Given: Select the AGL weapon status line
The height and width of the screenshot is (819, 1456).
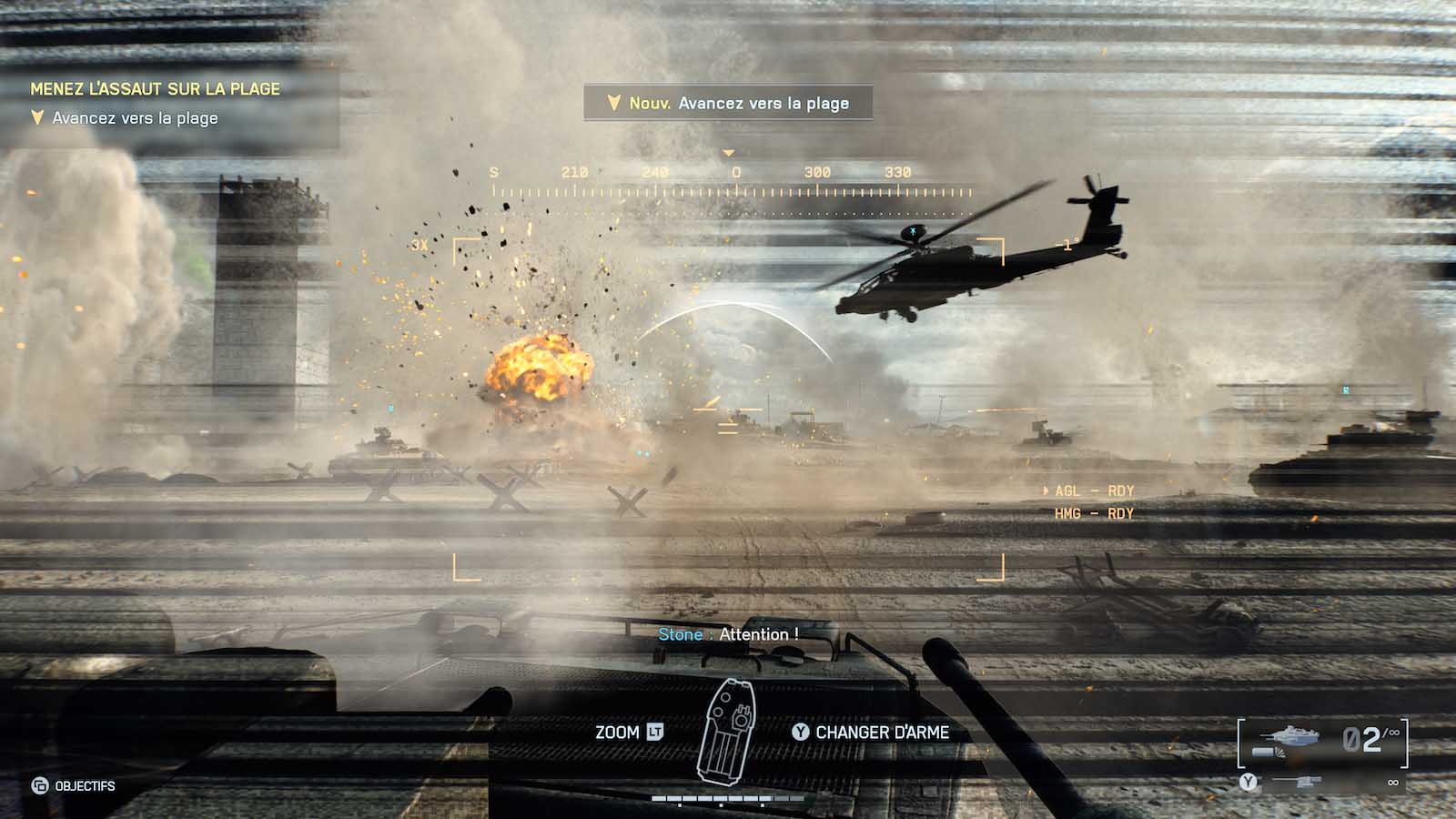Looking at the screenshot, I should coord(1093,491).
